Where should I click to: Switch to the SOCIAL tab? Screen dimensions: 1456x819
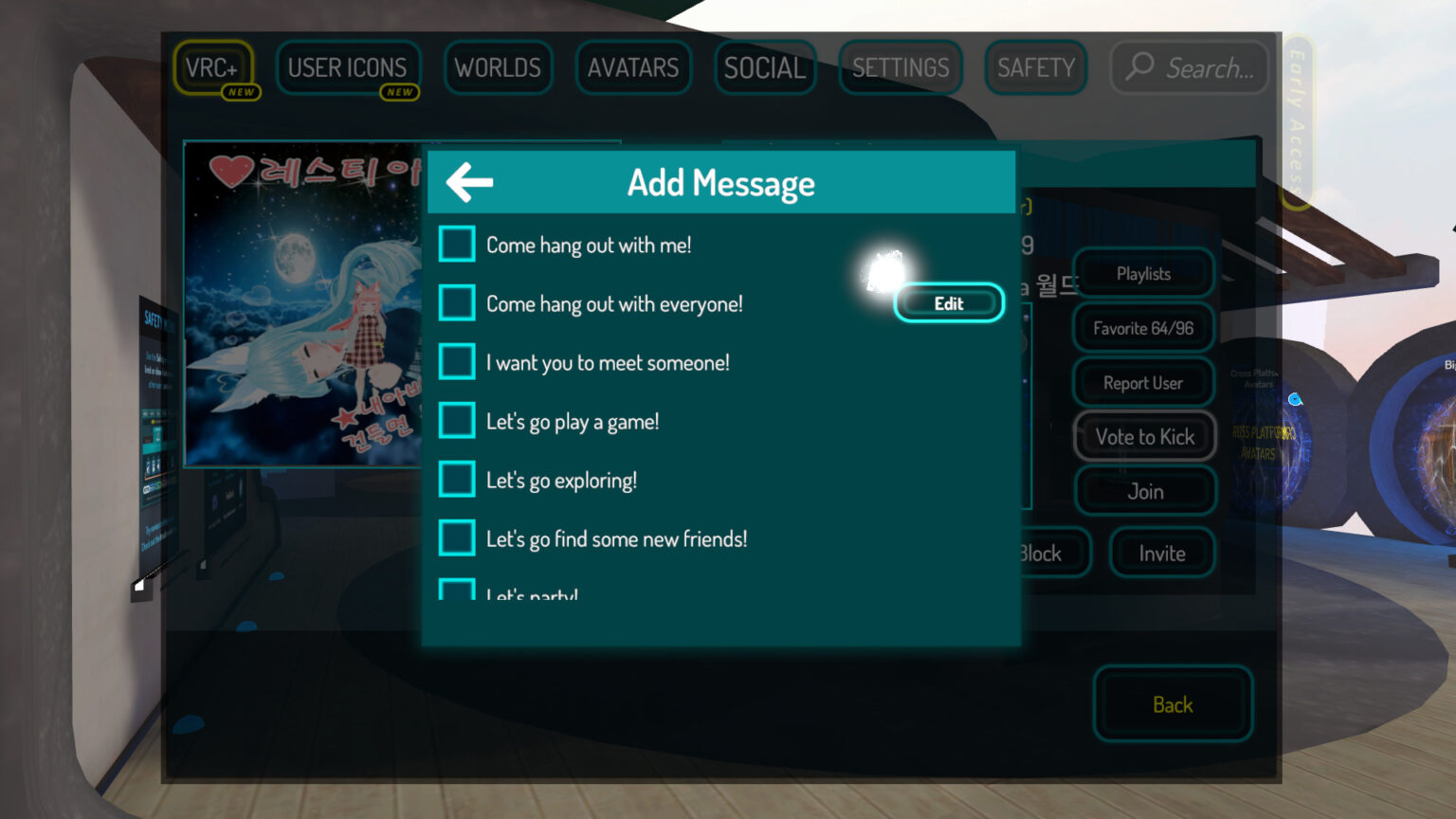pos(764,67)
